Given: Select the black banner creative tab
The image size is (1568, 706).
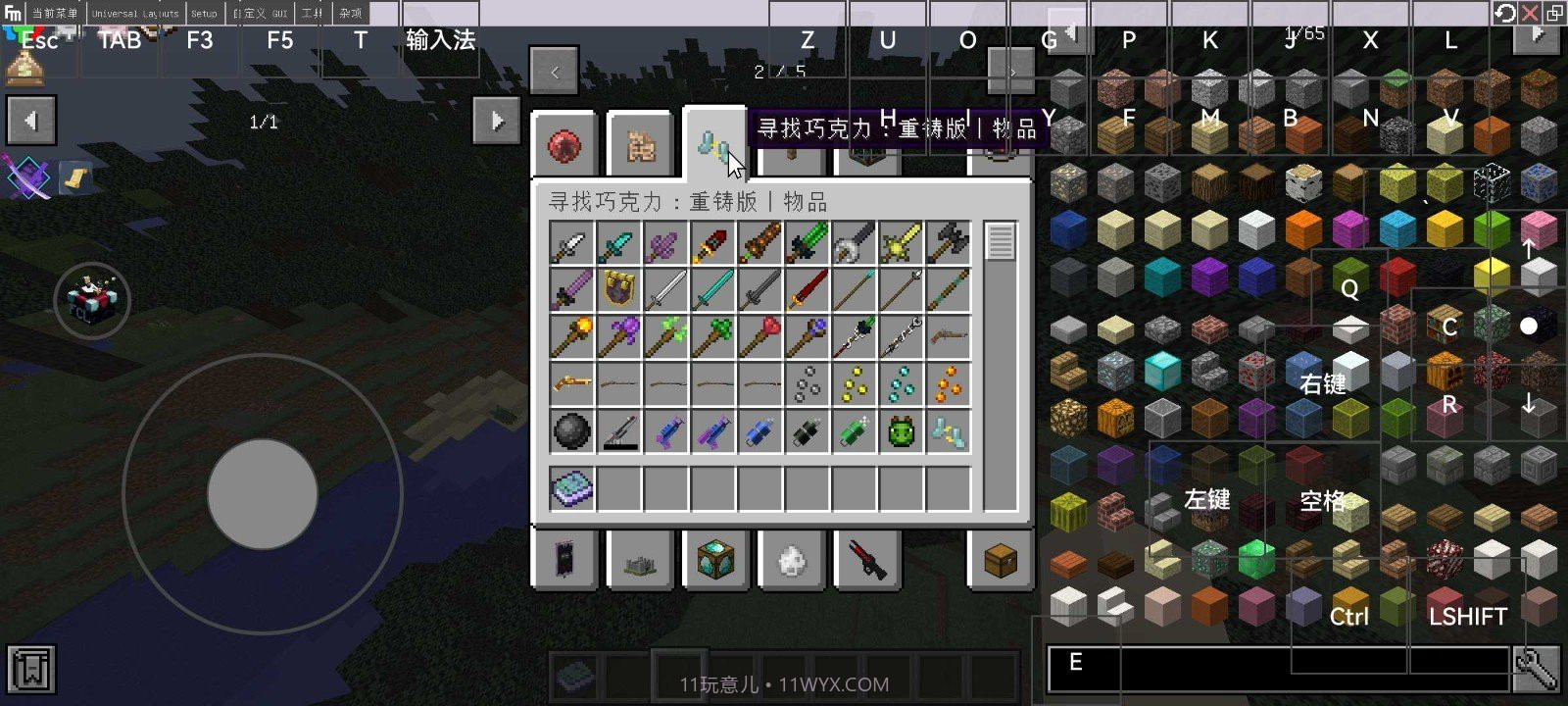Looking at the screenshot, I should tap(564, 561).
